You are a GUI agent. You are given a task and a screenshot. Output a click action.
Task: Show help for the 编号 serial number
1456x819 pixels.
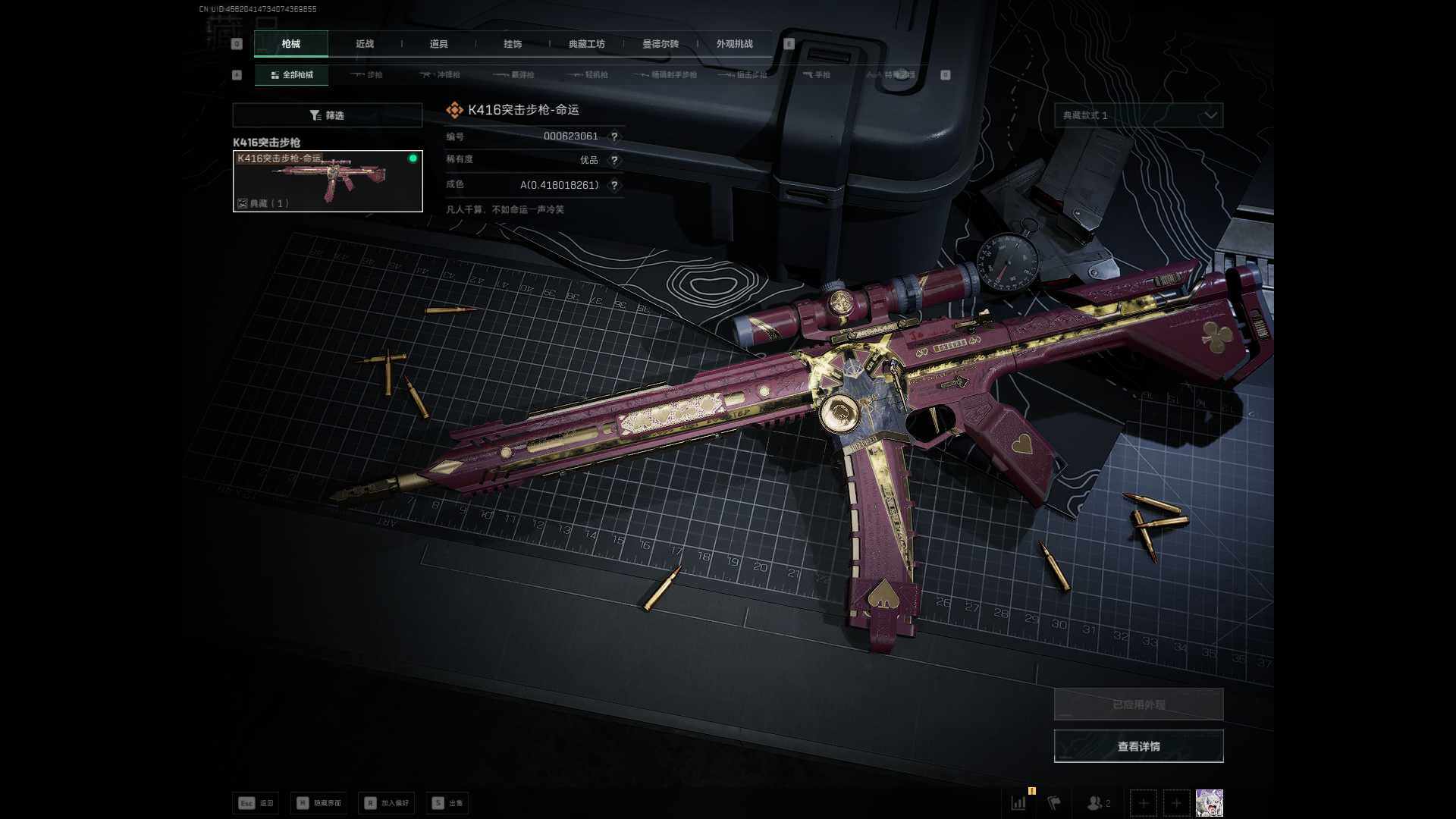point(614,136)
